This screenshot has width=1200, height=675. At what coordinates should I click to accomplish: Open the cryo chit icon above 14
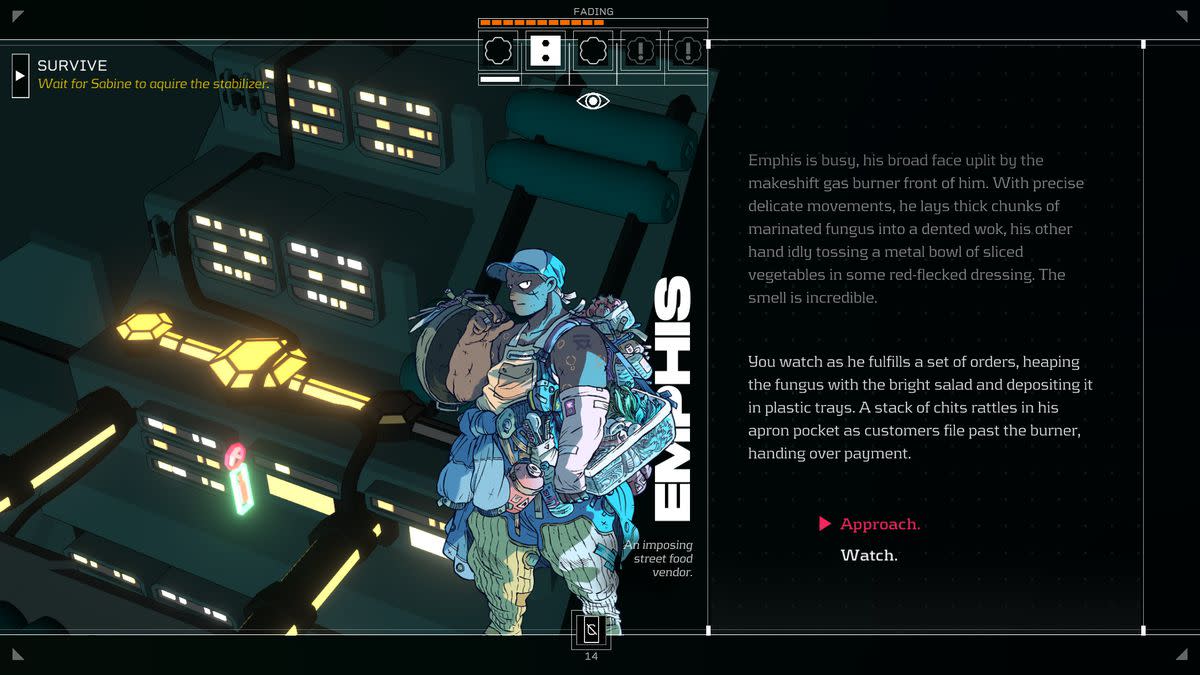click(591, 630)
